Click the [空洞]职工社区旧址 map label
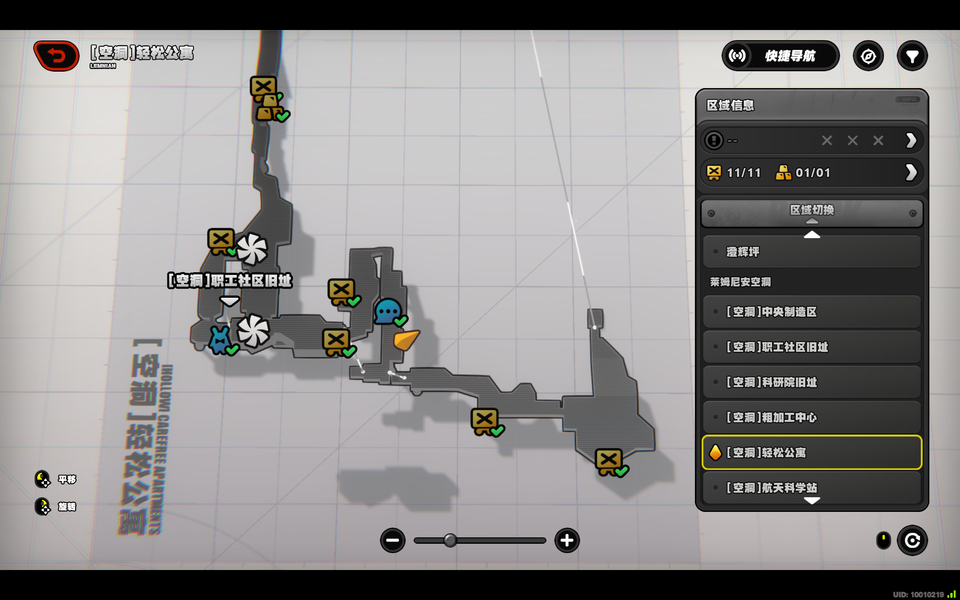Image resolution: width=960 pixels, height=600 pixels. point(229,281)
